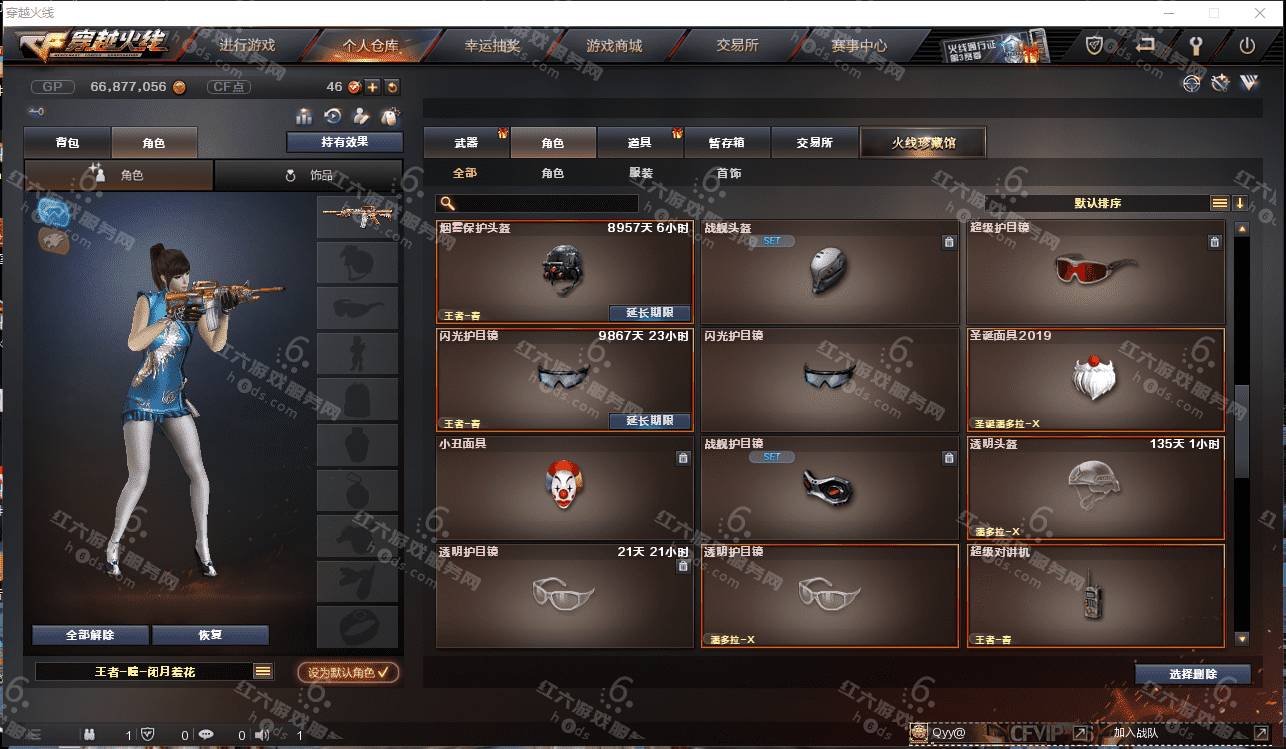The image size is (1286, 749).
Task: Open the 交易所 top menu entry
Action: tap(737, 46)
